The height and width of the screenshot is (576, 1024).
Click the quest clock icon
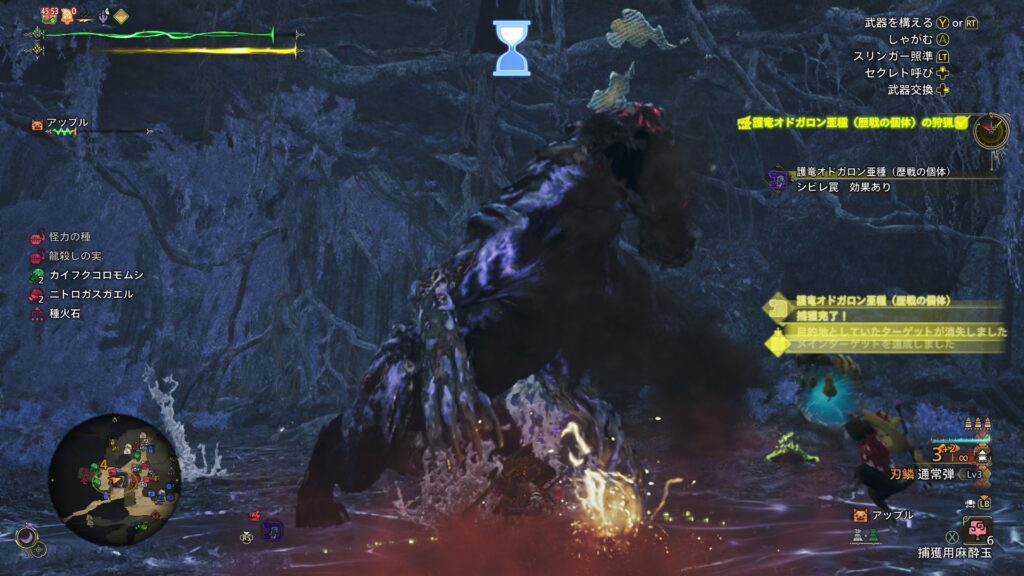pos(990,131)
